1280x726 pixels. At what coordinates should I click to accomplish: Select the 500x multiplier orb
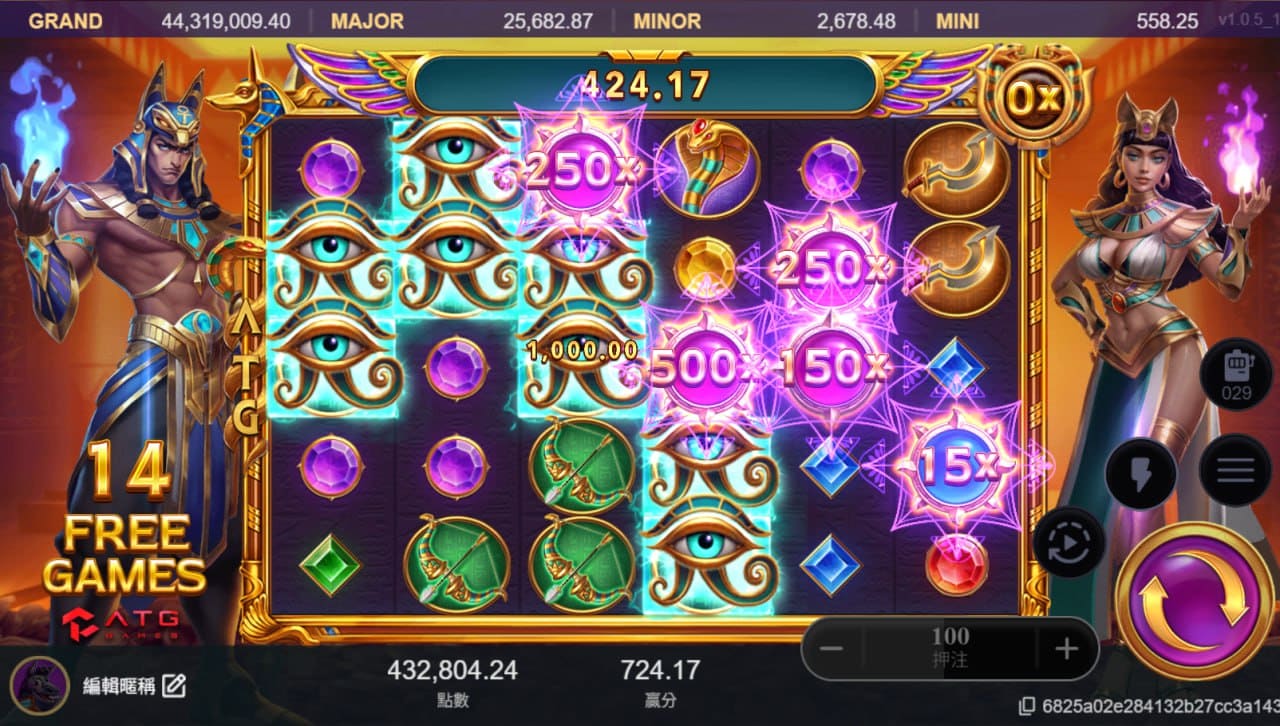(x=703, y=368)
